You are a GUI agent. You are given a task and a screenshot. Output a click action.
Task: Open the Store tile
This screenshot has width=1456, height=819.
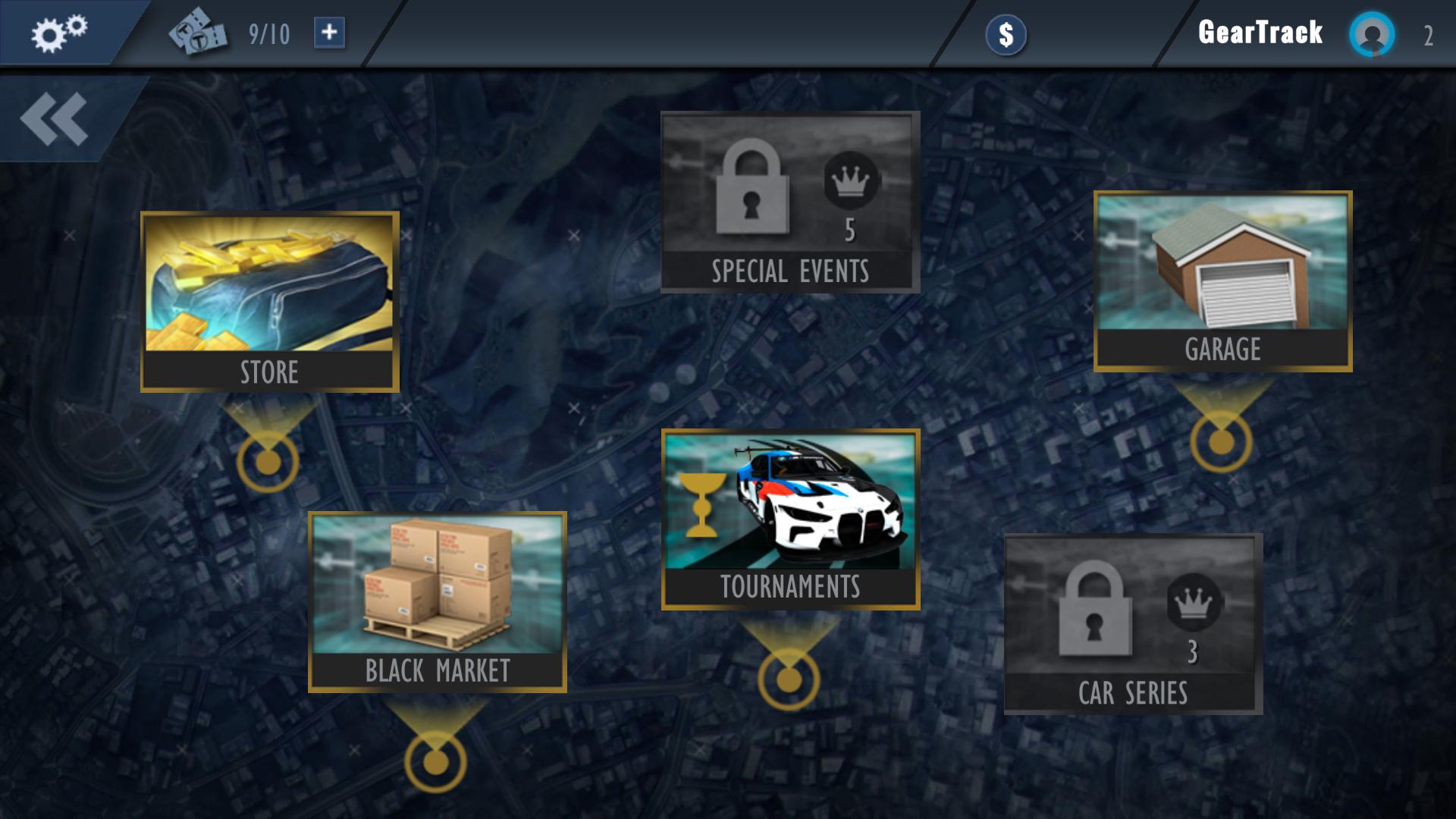tap(269, 301)
